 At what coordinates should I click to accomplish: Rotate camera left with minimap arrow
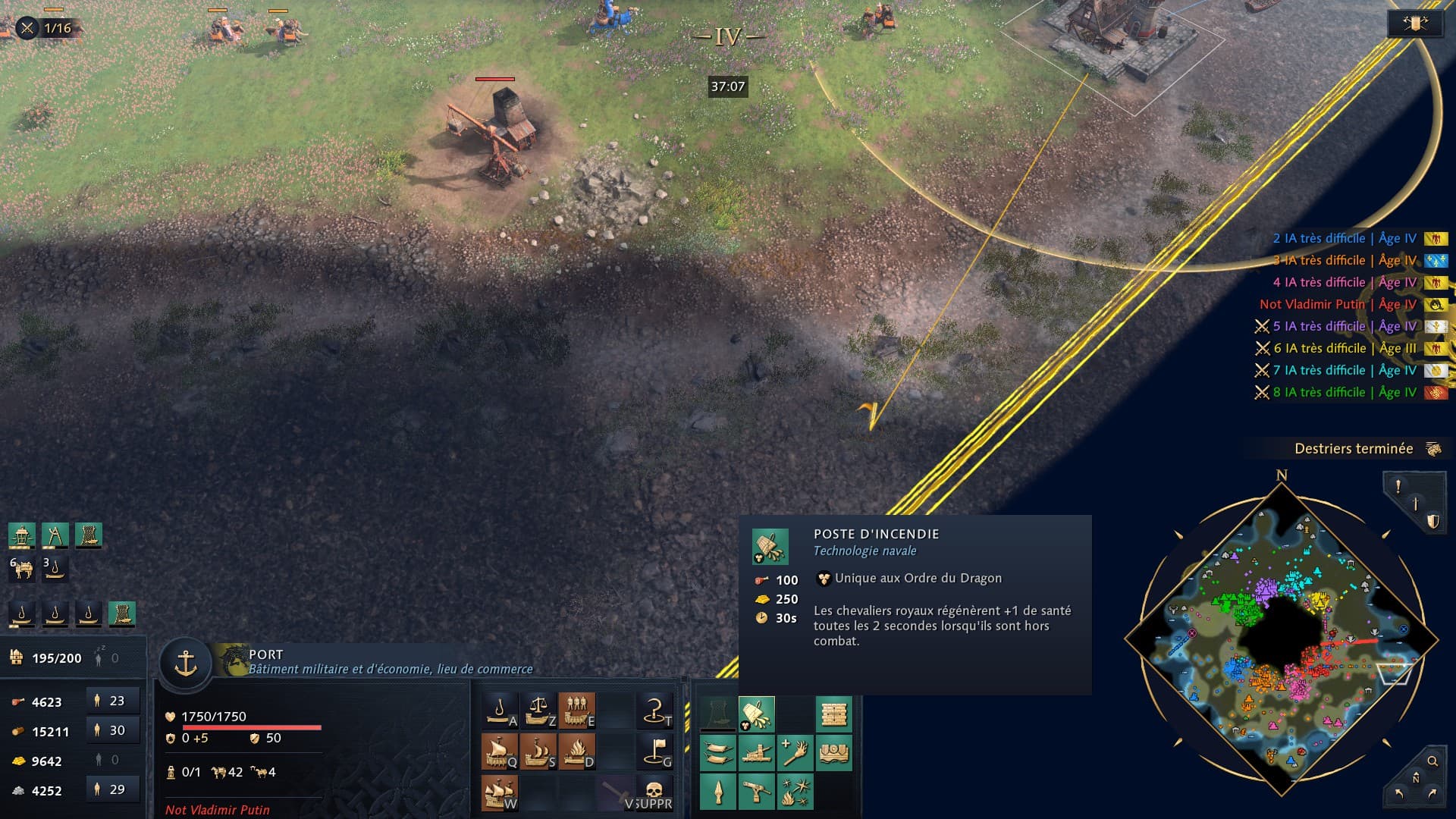click(x=1399, y=794)
